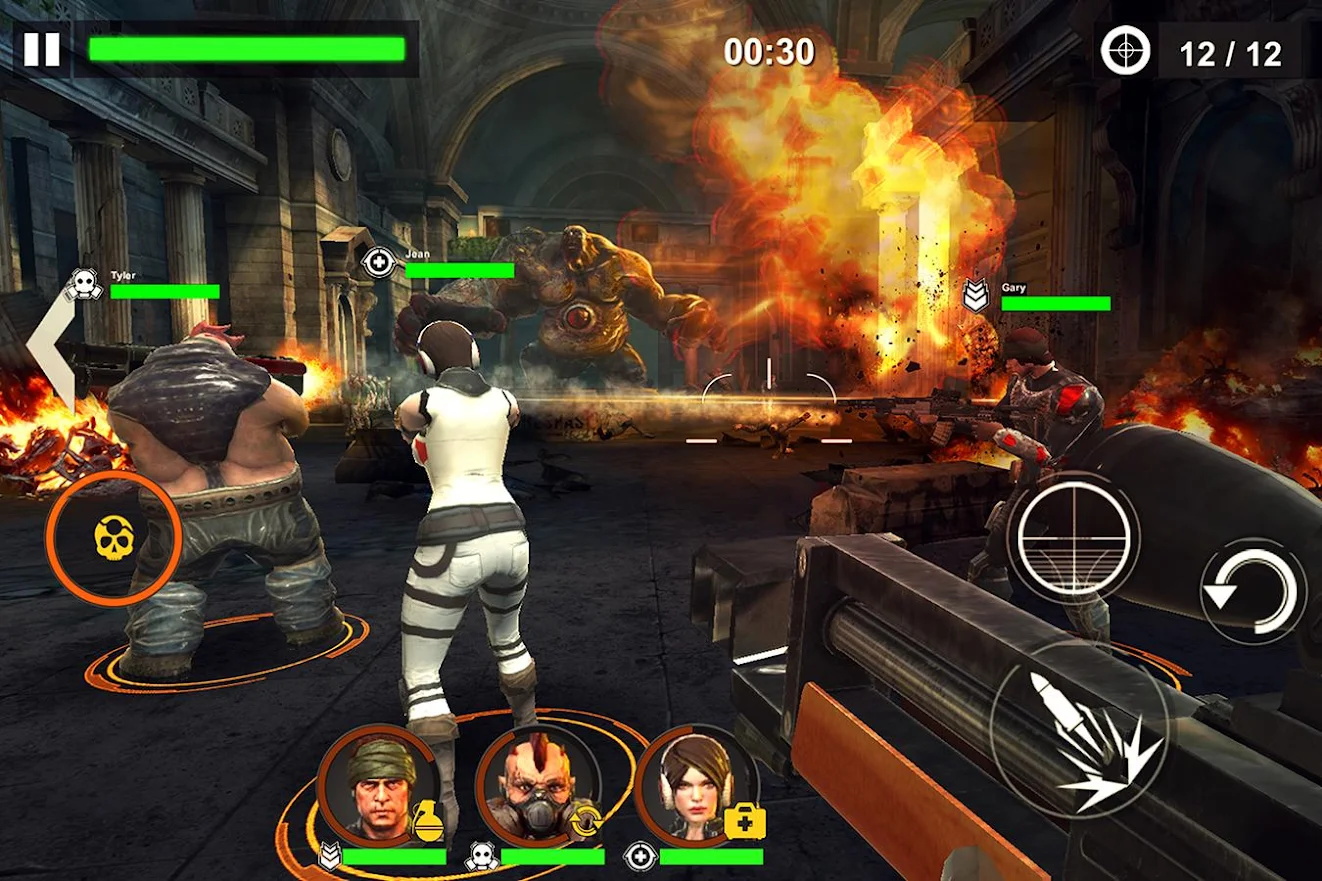Activate the yellow skull special ability
The width and height of the screenshot is (1322, 881).
click(x=113, y=539)
